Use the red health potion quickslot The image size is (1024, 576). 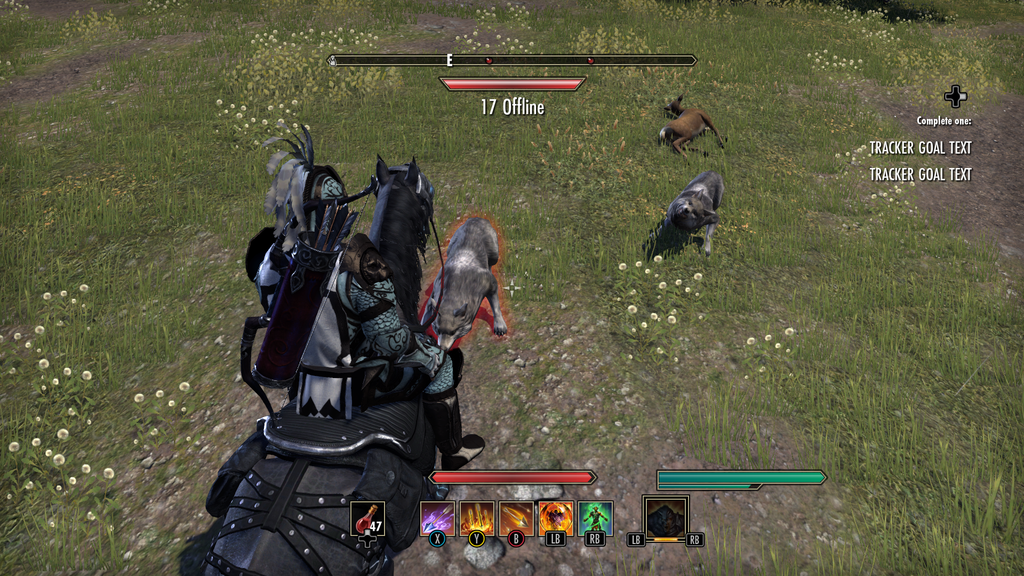coord(368,518)
